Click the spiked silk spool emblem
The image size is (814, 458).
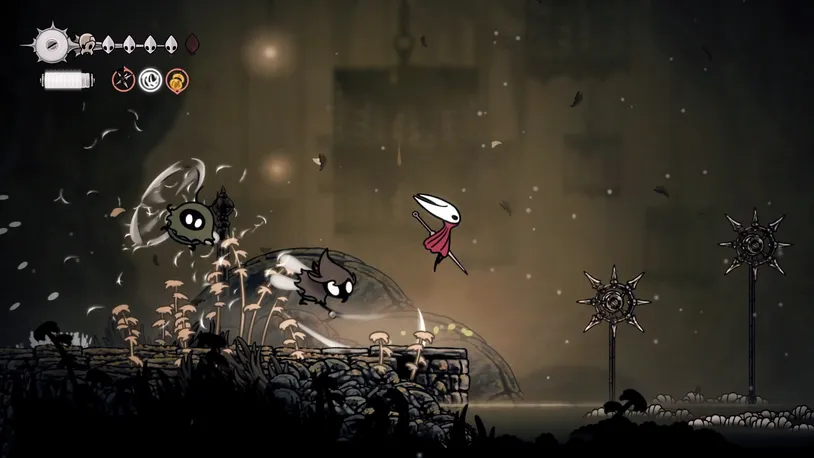coord(51,44)
